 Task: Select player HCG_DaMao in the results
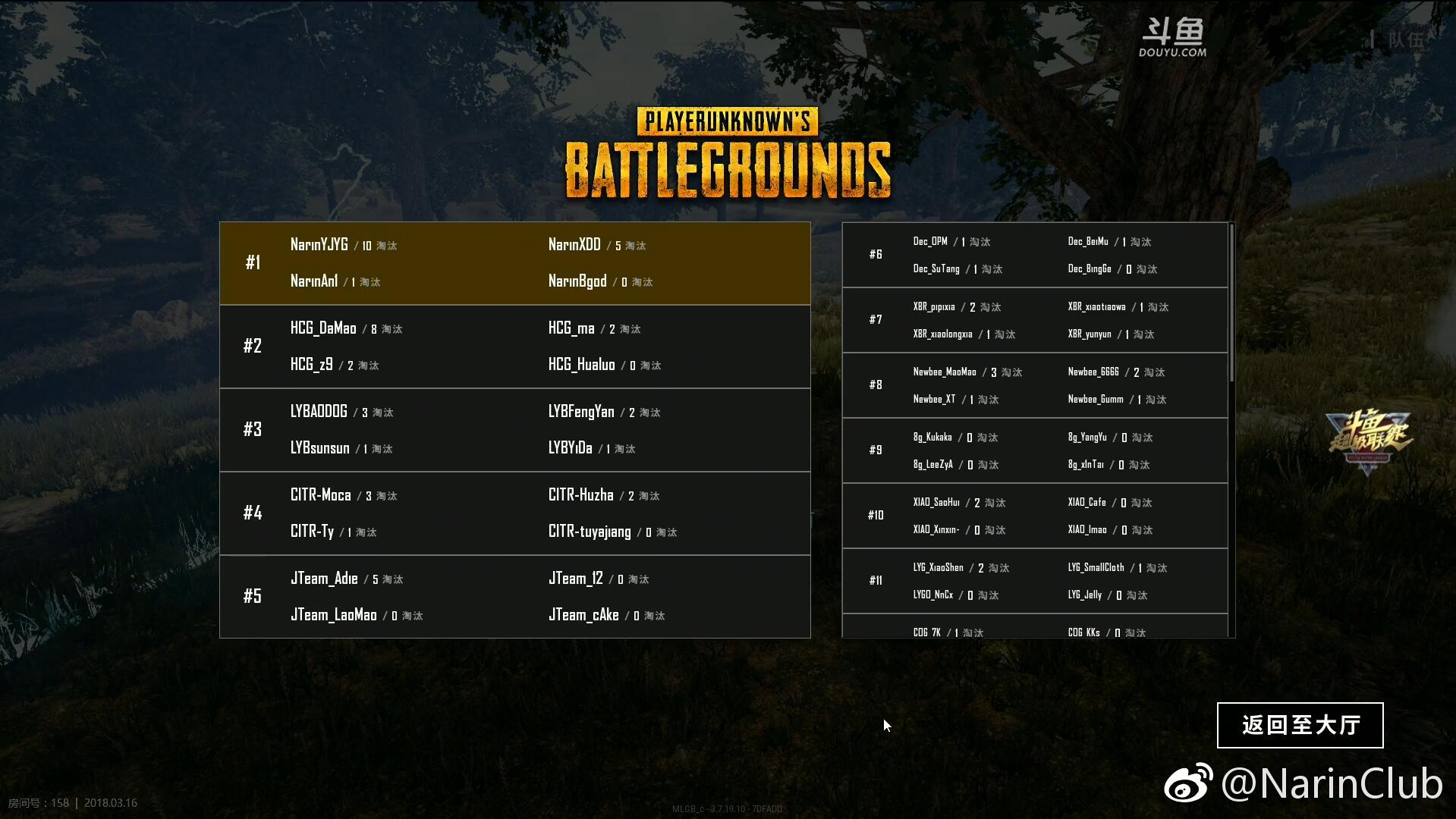(x=323, y=328)
